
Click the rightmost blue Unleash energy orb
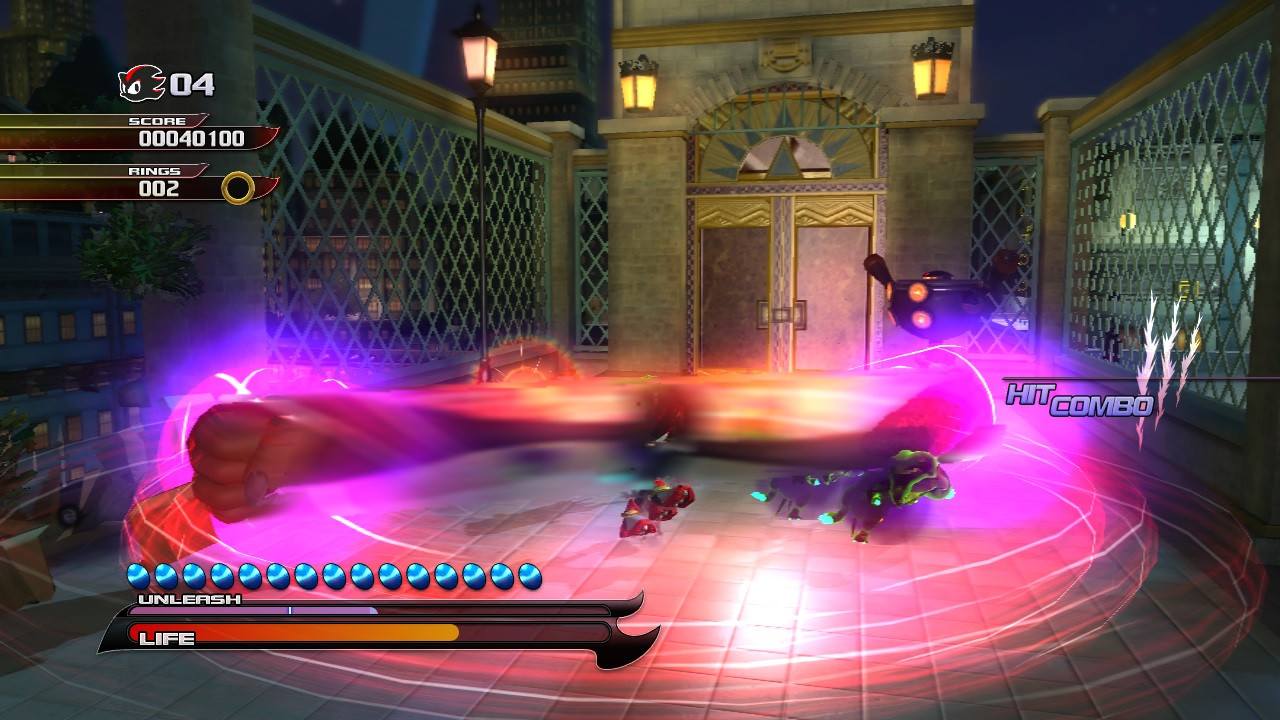tap(531, 574)
